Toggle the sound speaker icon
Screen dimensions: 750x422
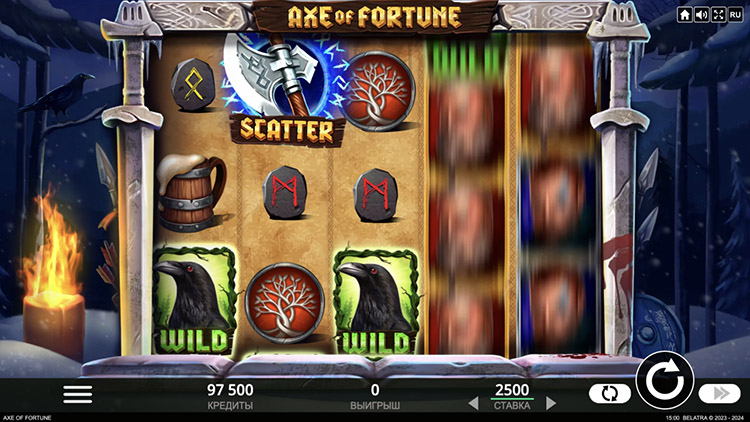tap(701, 15)
